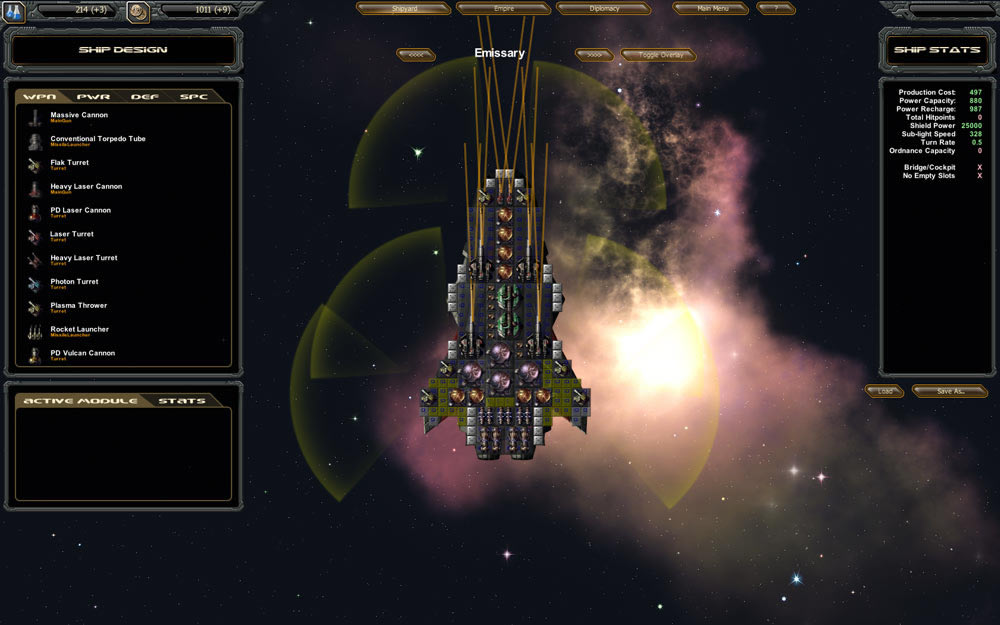Viewport: 1000px width, 625px height.
Task: Choose the Plasma Thrower weapon
Action: point(78,307)
